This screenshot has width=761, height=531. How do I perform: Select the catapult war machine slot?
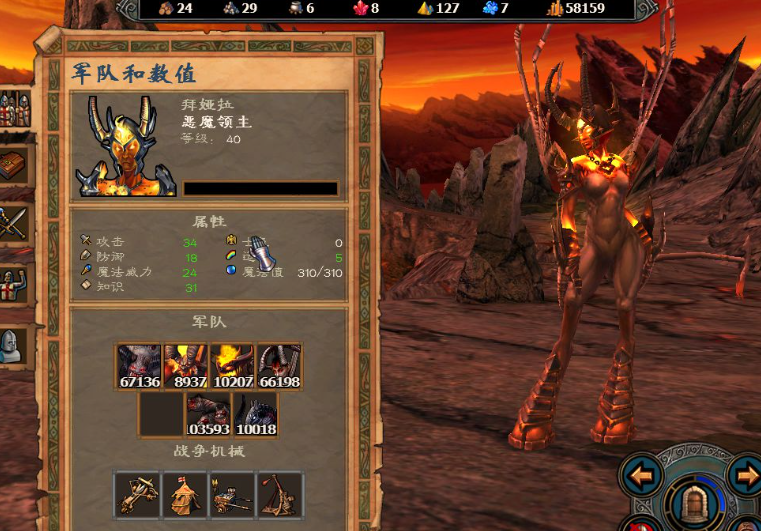coord(279,494)
